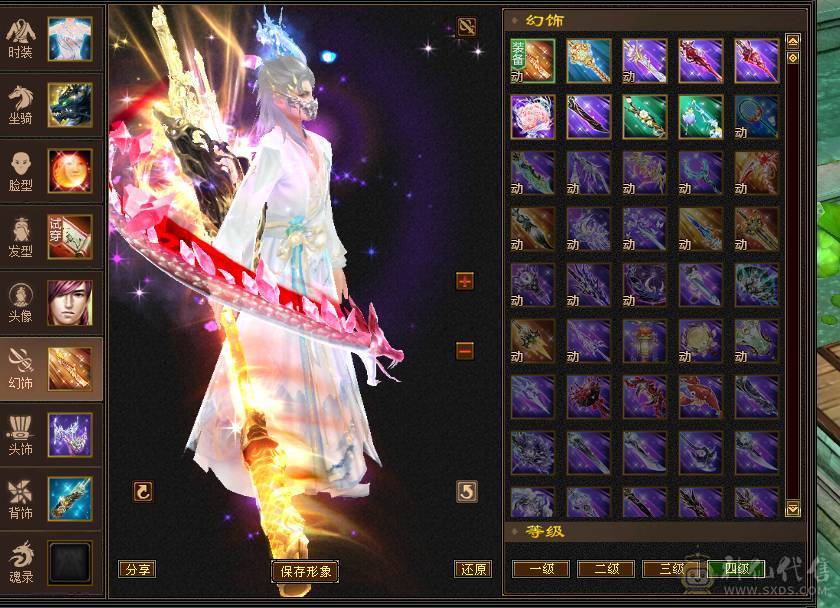Viewport: 840px width, 608px height.
Task: Click the 分享 share button
Action: click(x=136, y=569)
